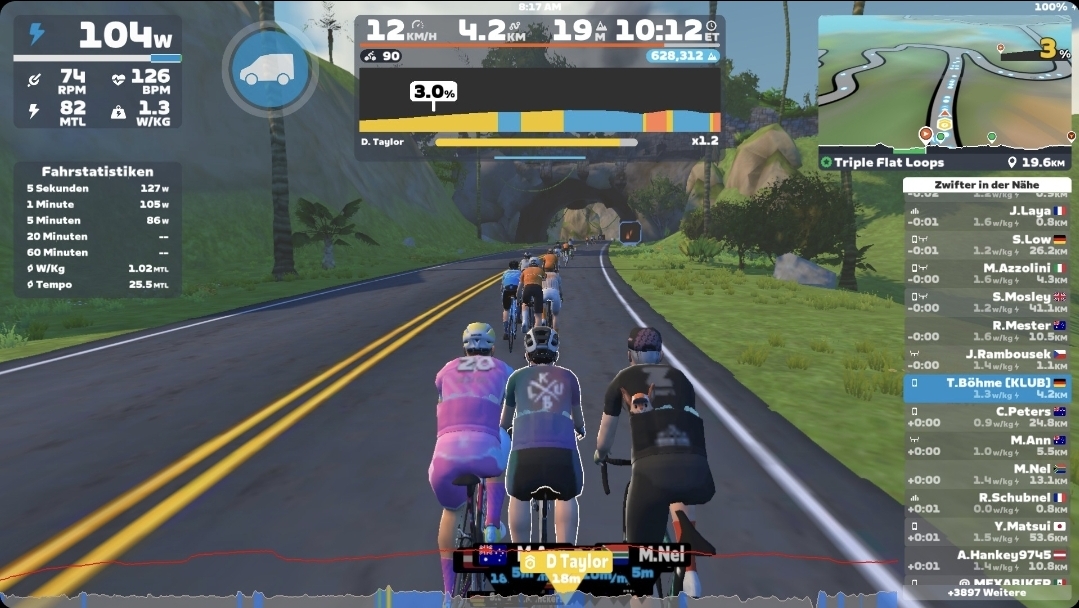
Task: Click the elevation profile graph
Action: click(x=539, y=107)
